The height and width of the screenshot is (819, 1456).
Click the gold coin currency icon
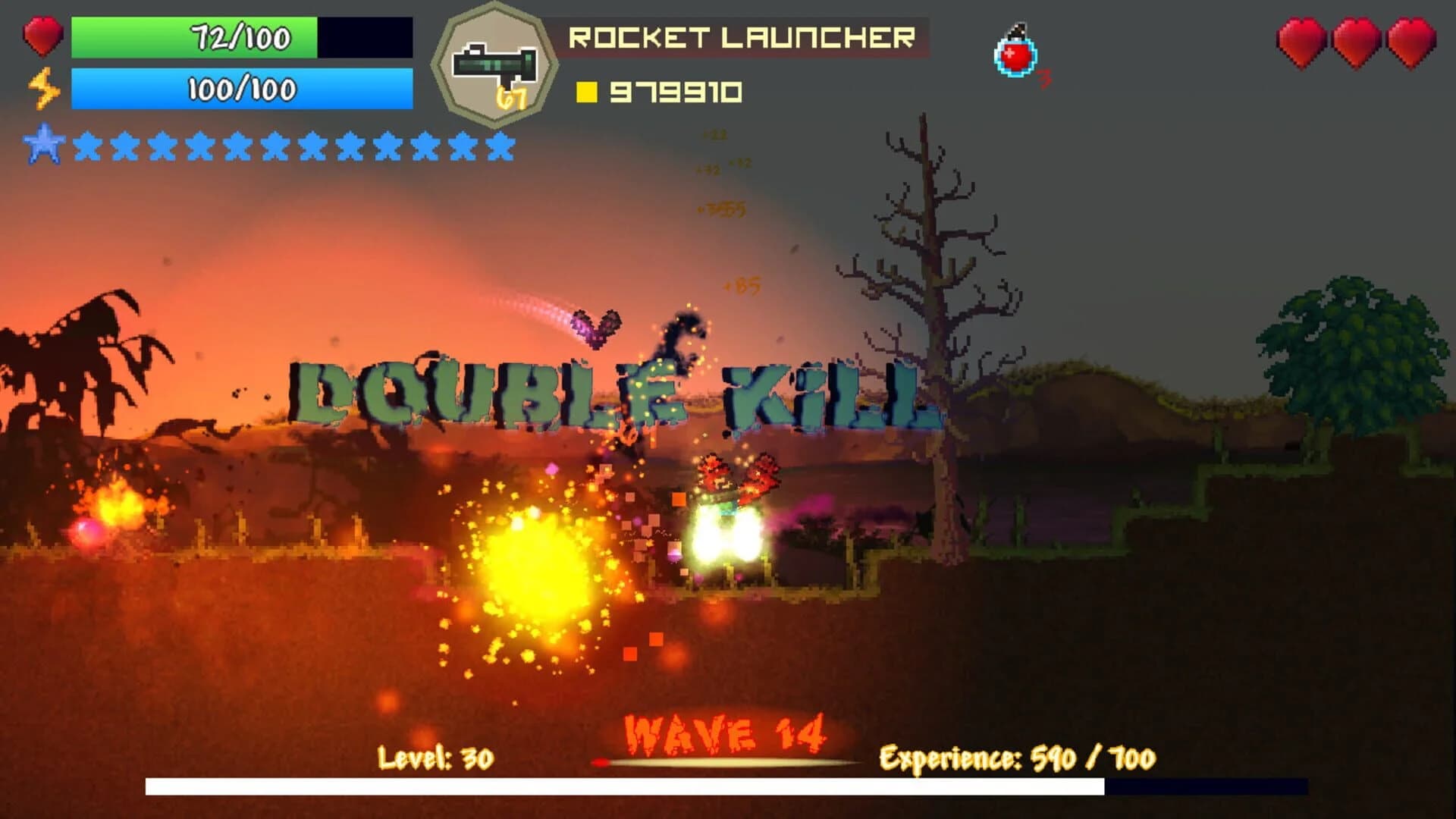pyautogui.click(x=587, y=92)
